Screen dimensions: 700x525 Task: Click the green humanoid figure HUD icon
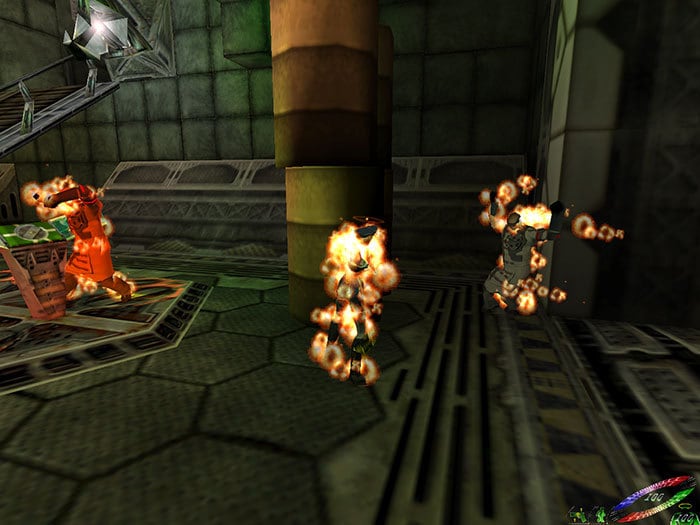pos(601,516)
